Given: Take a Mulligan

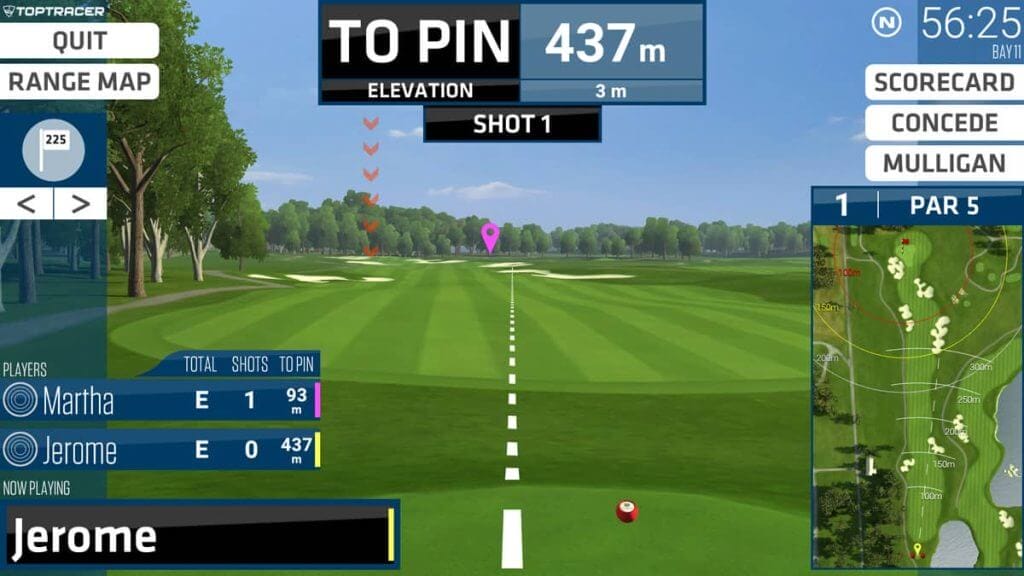Looking at the screenshot, I should tap(943, 164).
